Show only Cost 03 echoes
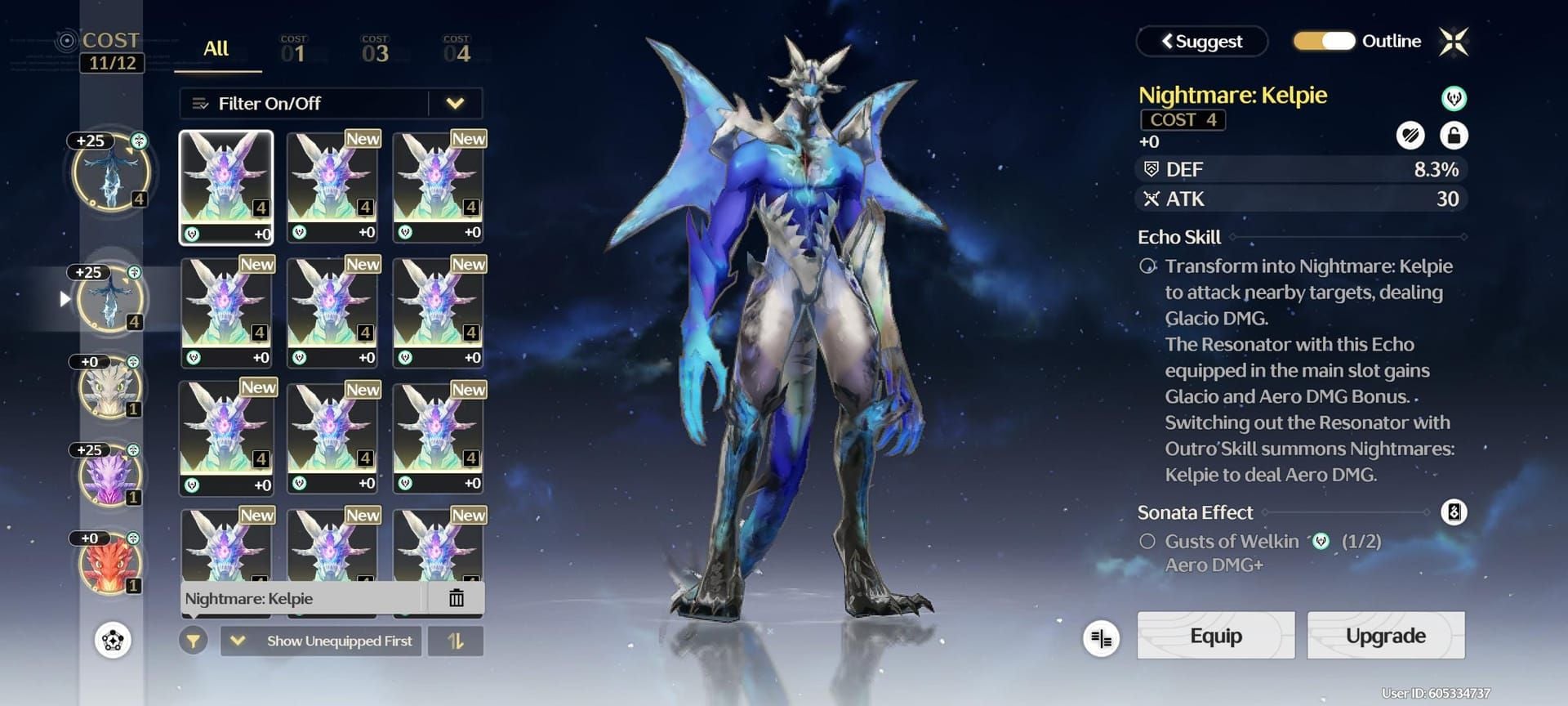The image size is (1568, 706). (x=375, y=51)
